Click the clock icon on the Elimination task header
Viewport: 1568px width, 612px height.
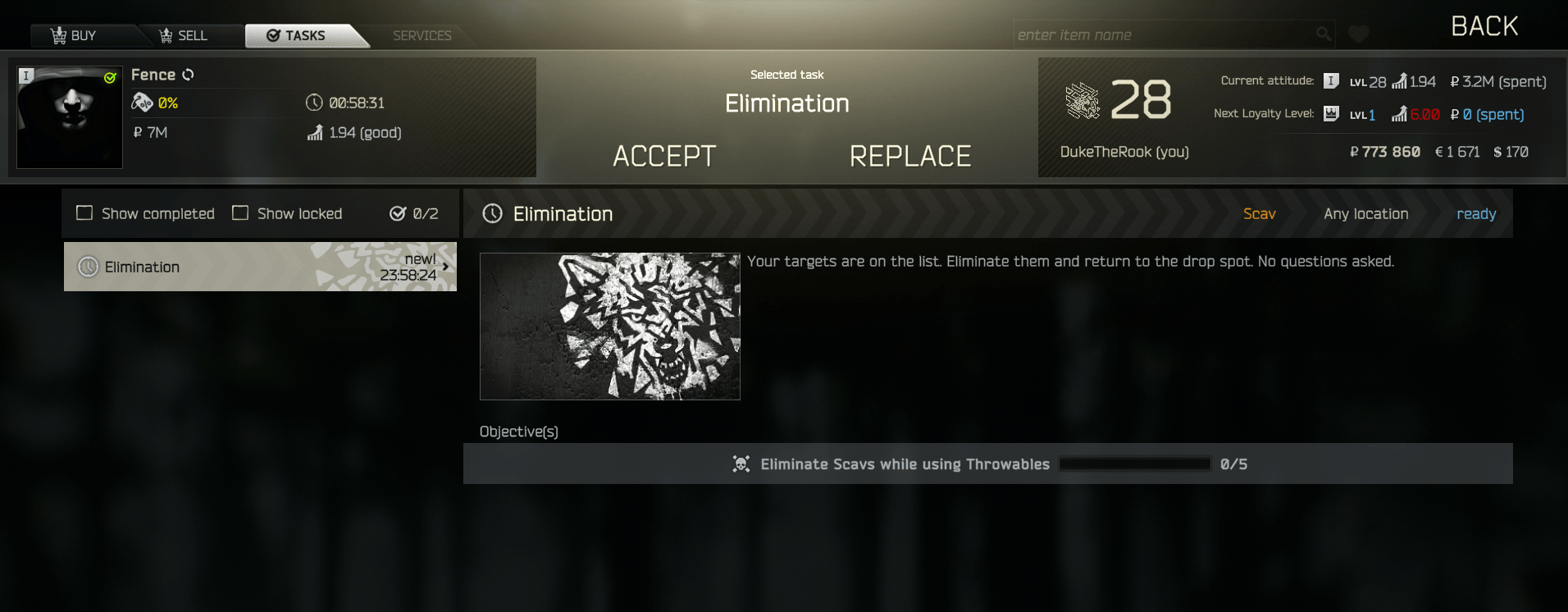(x=492, y=213)
